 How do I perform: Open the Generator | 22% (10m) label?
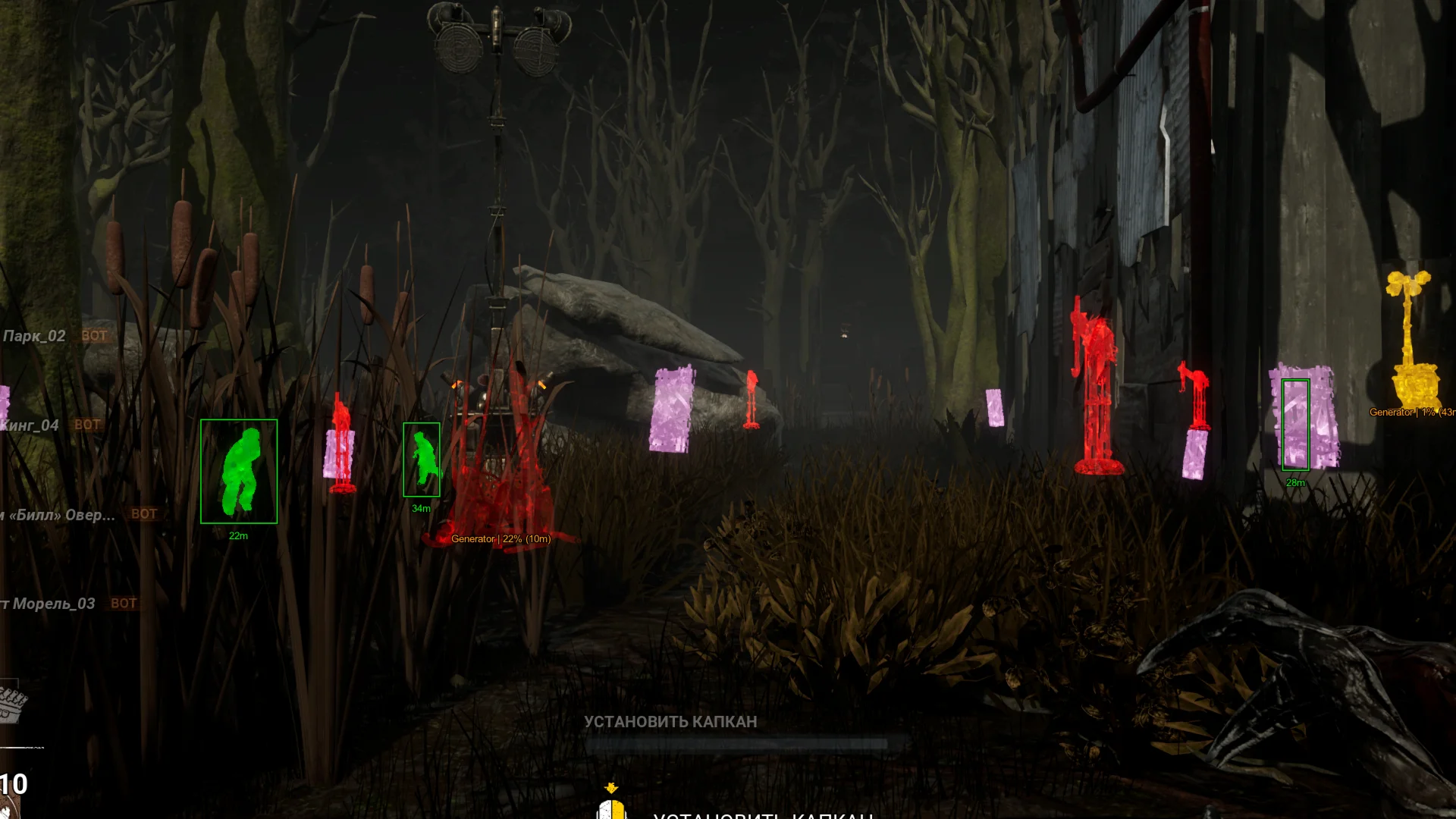[500, 540]
